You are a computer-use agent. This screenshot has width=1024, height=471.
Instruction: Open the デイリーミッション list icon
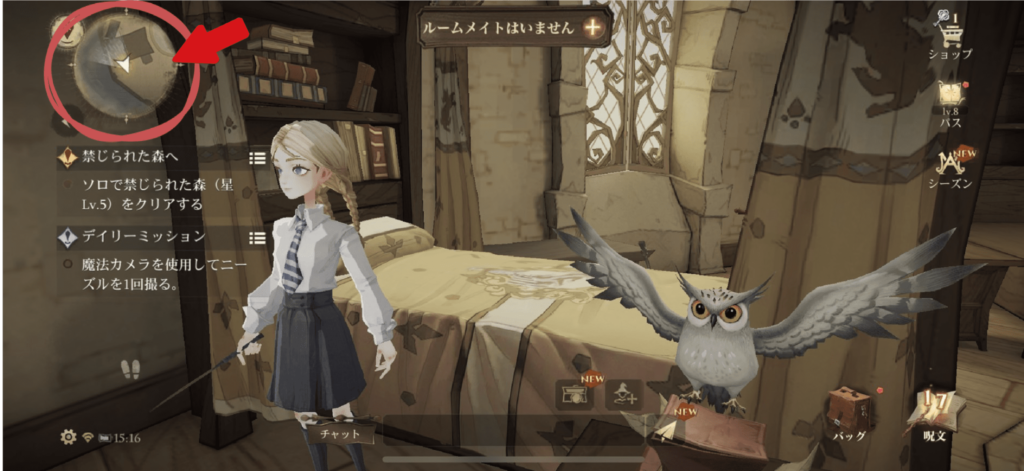click(x=257, y=237)
